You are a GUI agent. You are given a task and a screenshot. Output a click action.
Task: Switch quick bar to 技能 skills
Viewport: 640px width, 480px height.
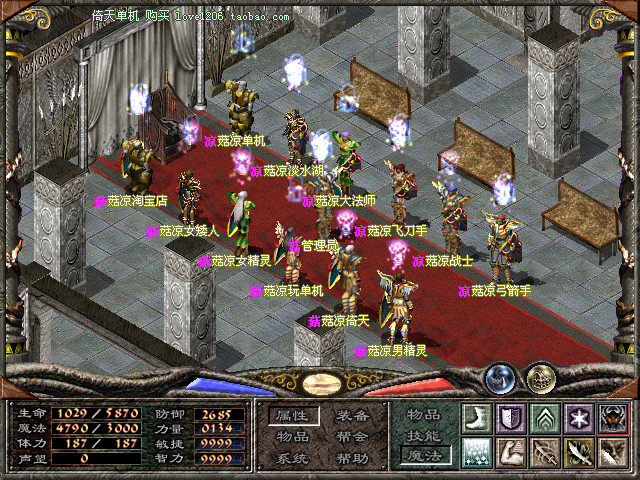click(422, 435)
